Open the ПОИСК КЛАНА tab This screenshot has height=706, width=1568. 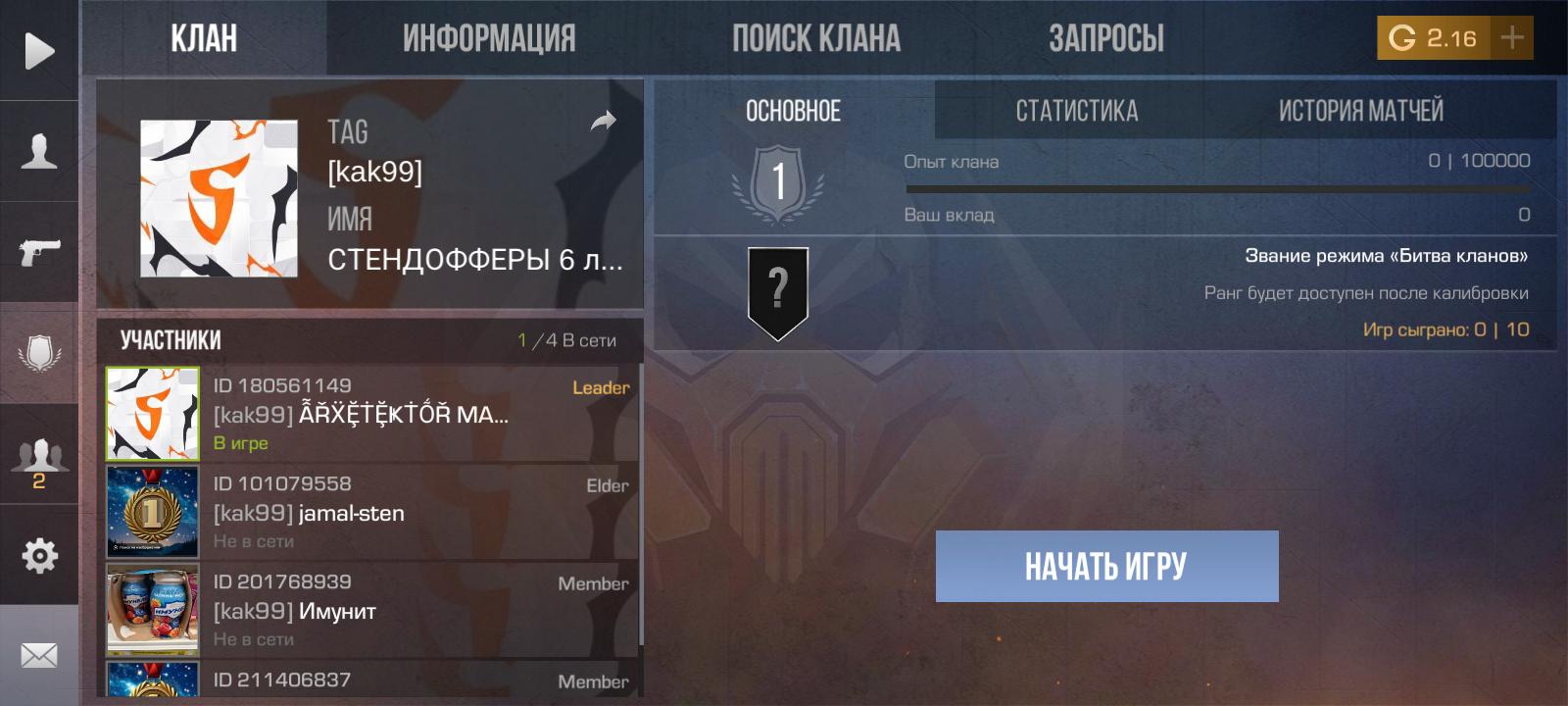[815, 38]
